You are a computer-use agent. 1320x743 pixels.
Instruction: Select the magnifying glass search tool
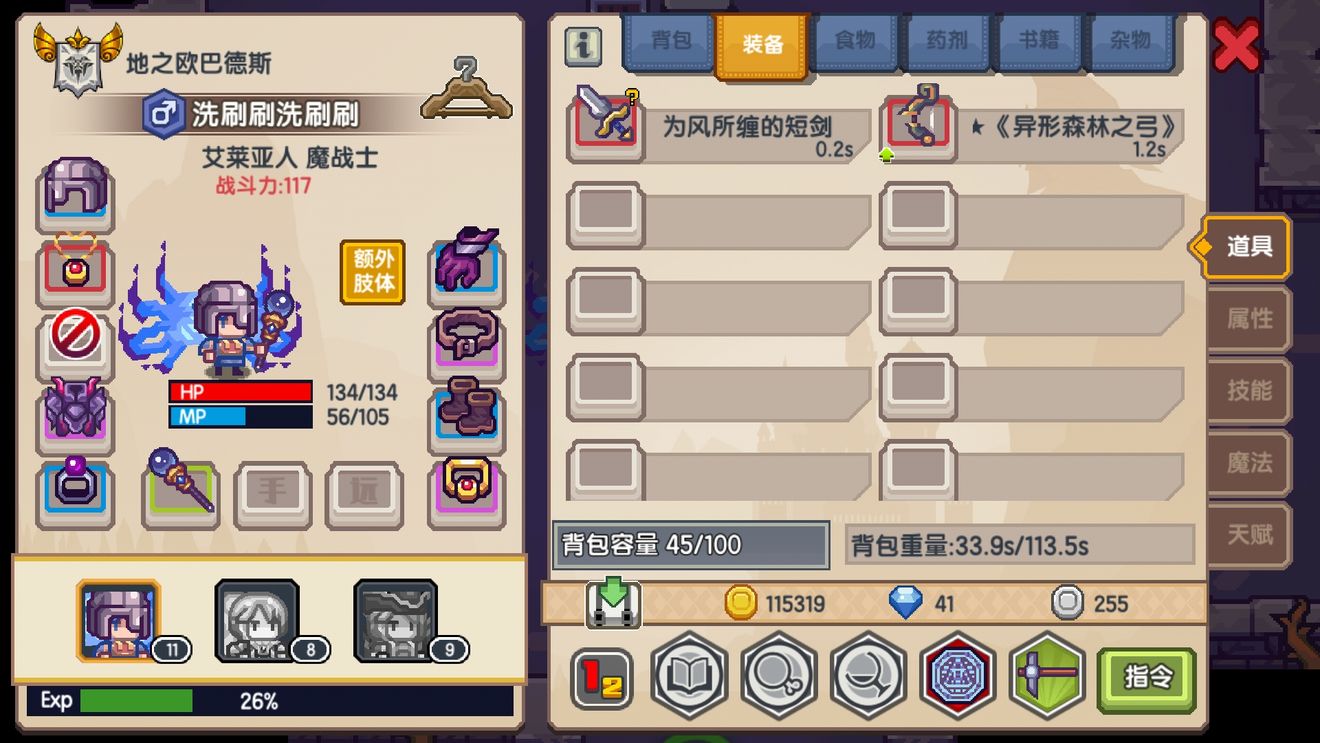coord(779,676)
